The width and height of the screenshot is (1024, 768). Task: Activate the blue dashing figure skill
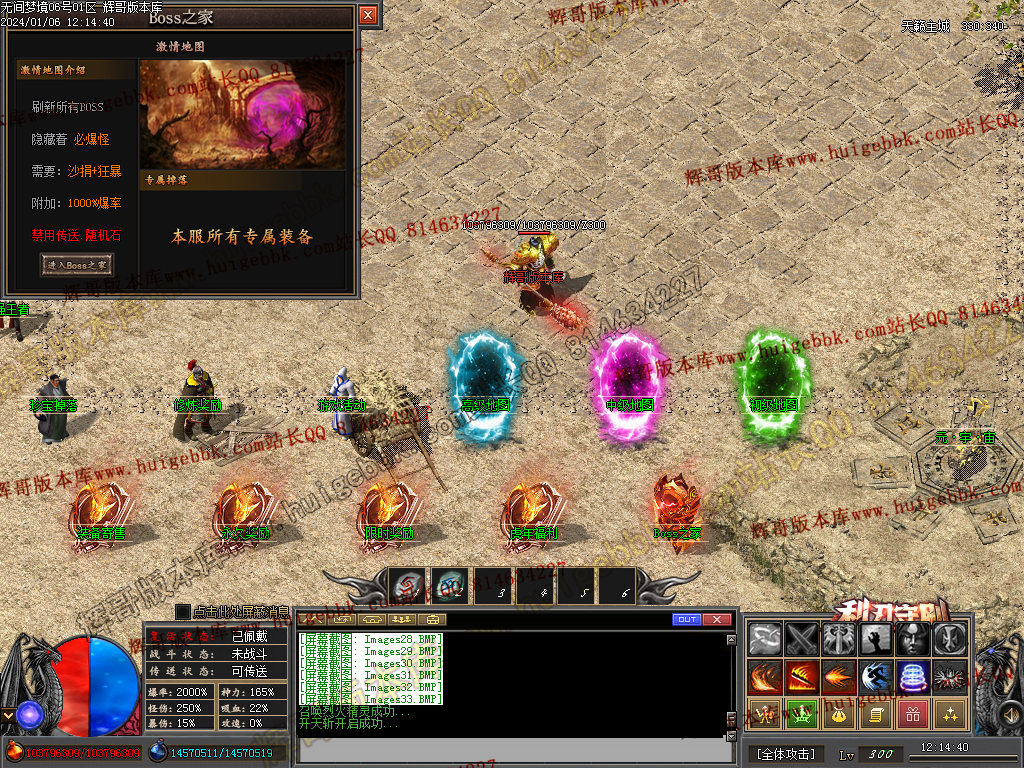point(876,677)
